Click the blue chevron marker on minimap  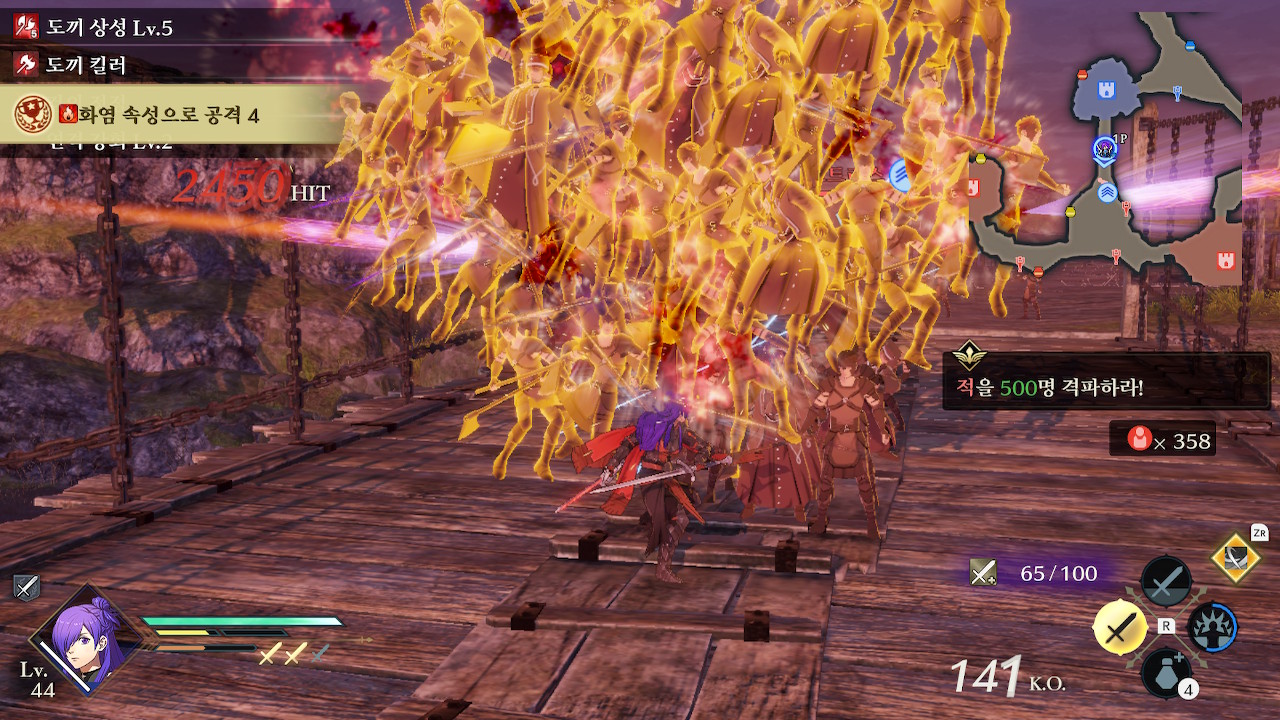(x=1107, y=192)
